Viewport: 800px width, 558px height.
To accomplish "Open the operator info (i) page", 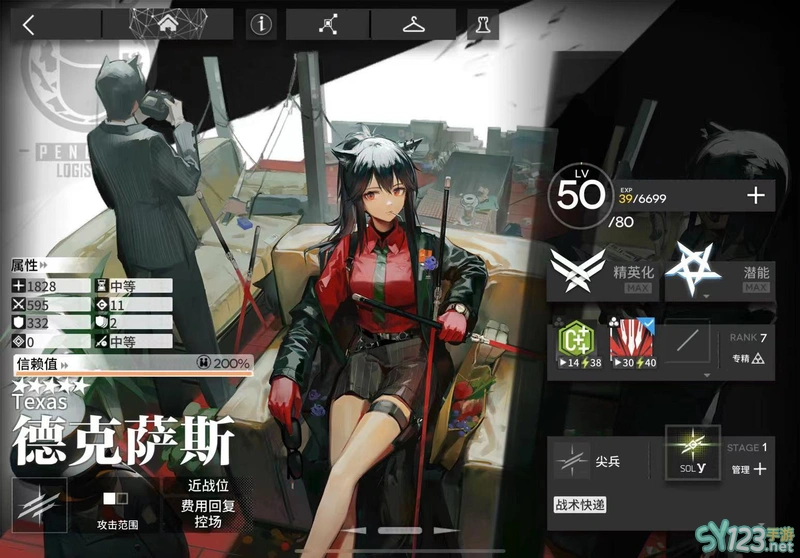I will (x=262, y=25).
